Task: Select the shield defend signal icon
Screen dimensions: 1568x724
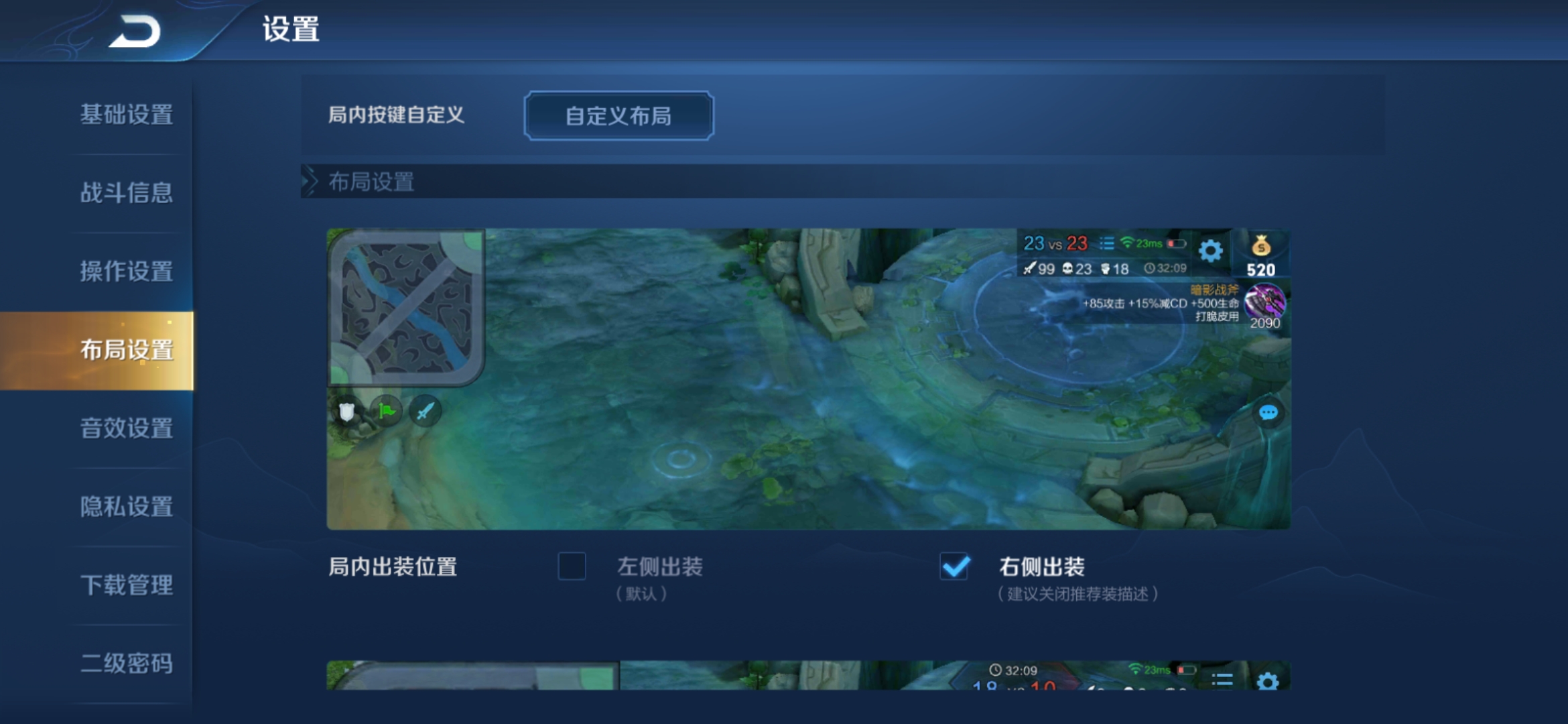Action: point(346,410)
